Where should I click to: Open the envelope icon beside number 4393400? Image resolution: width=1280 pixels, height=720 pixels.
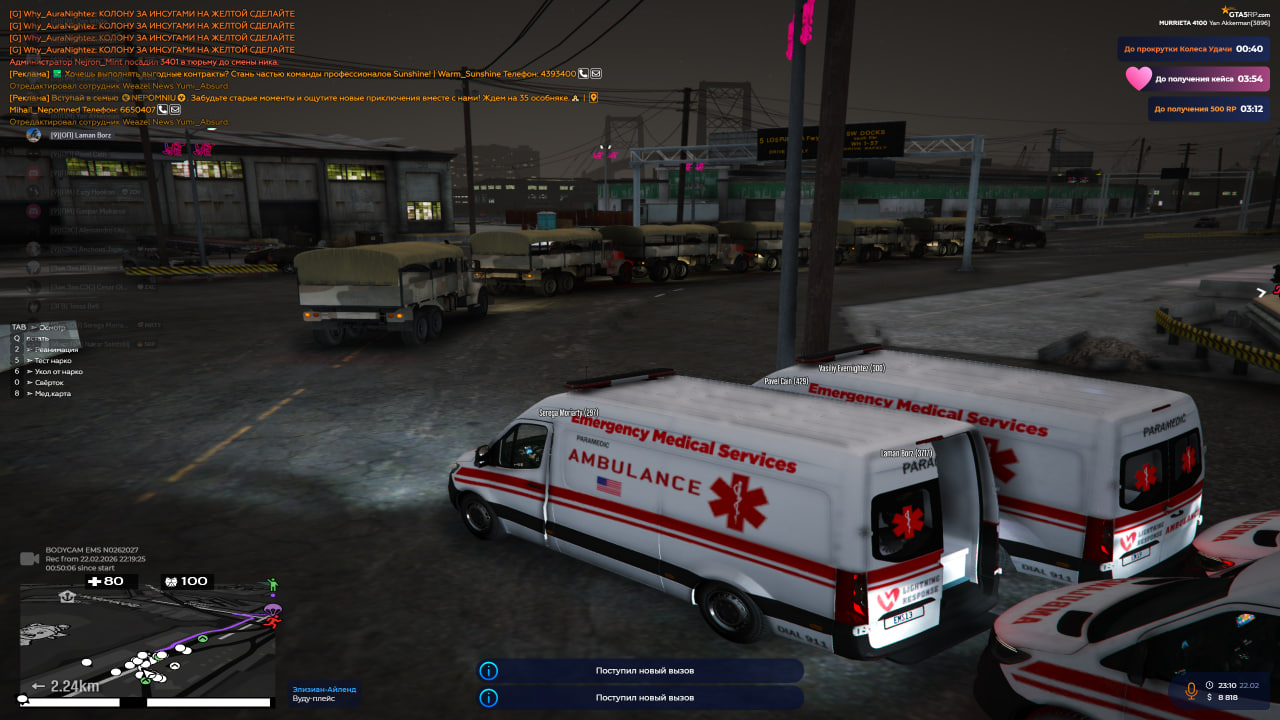tap(596, 74)
